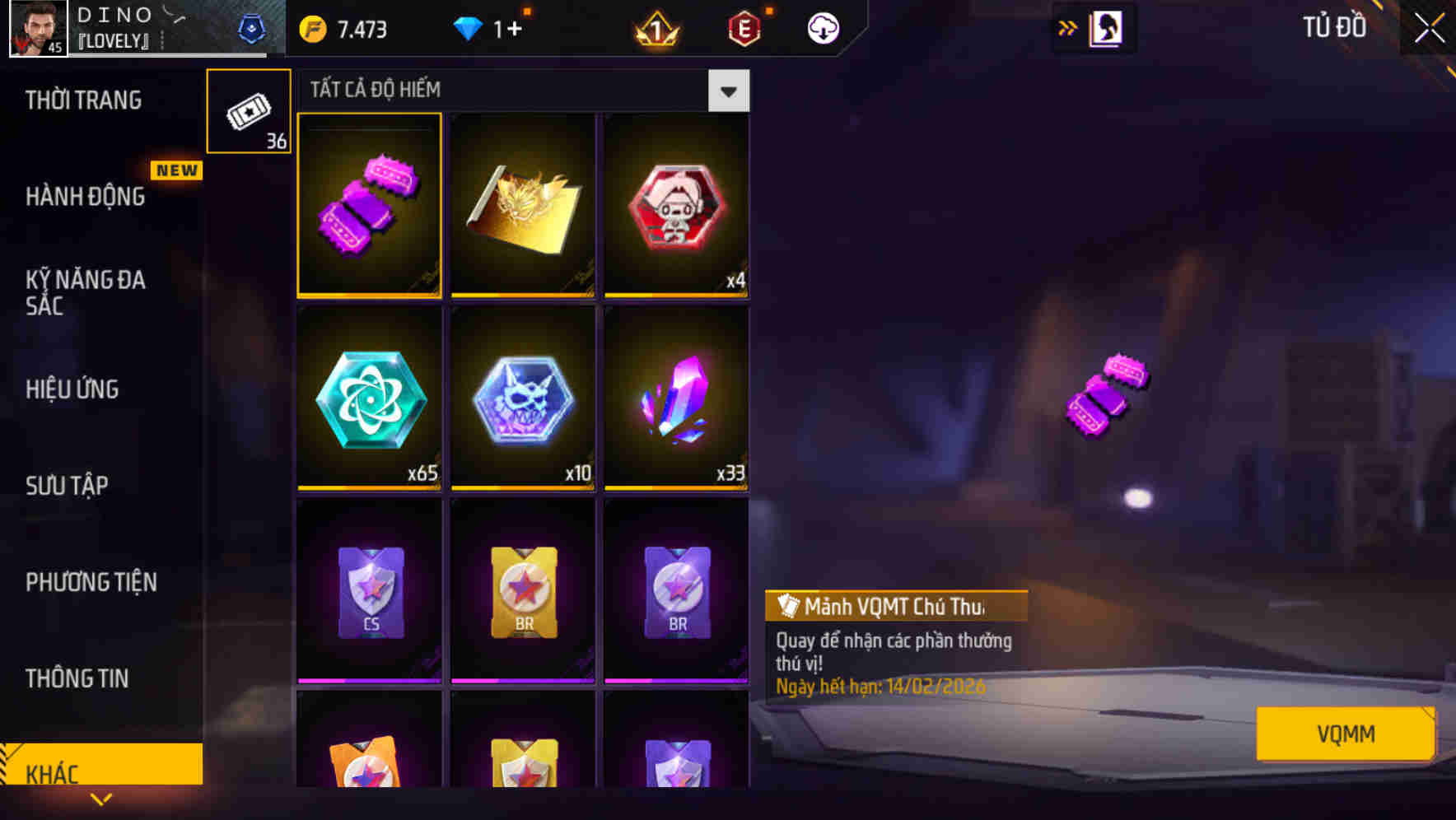Click the red E event badge
The image size is (1456, 820).
[743, 27]
